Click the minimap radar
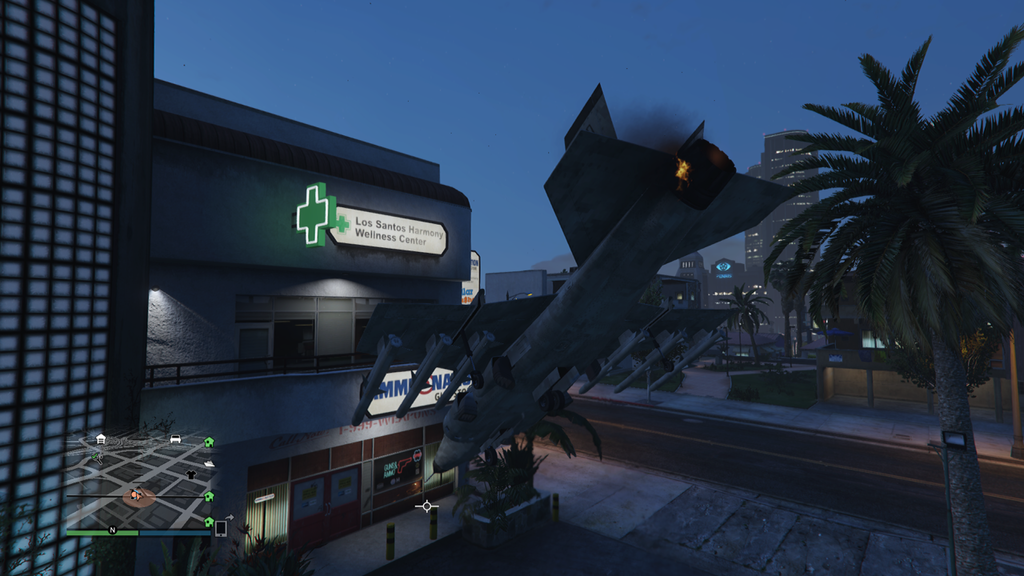The image size is (1024, 576). [138, 481]
